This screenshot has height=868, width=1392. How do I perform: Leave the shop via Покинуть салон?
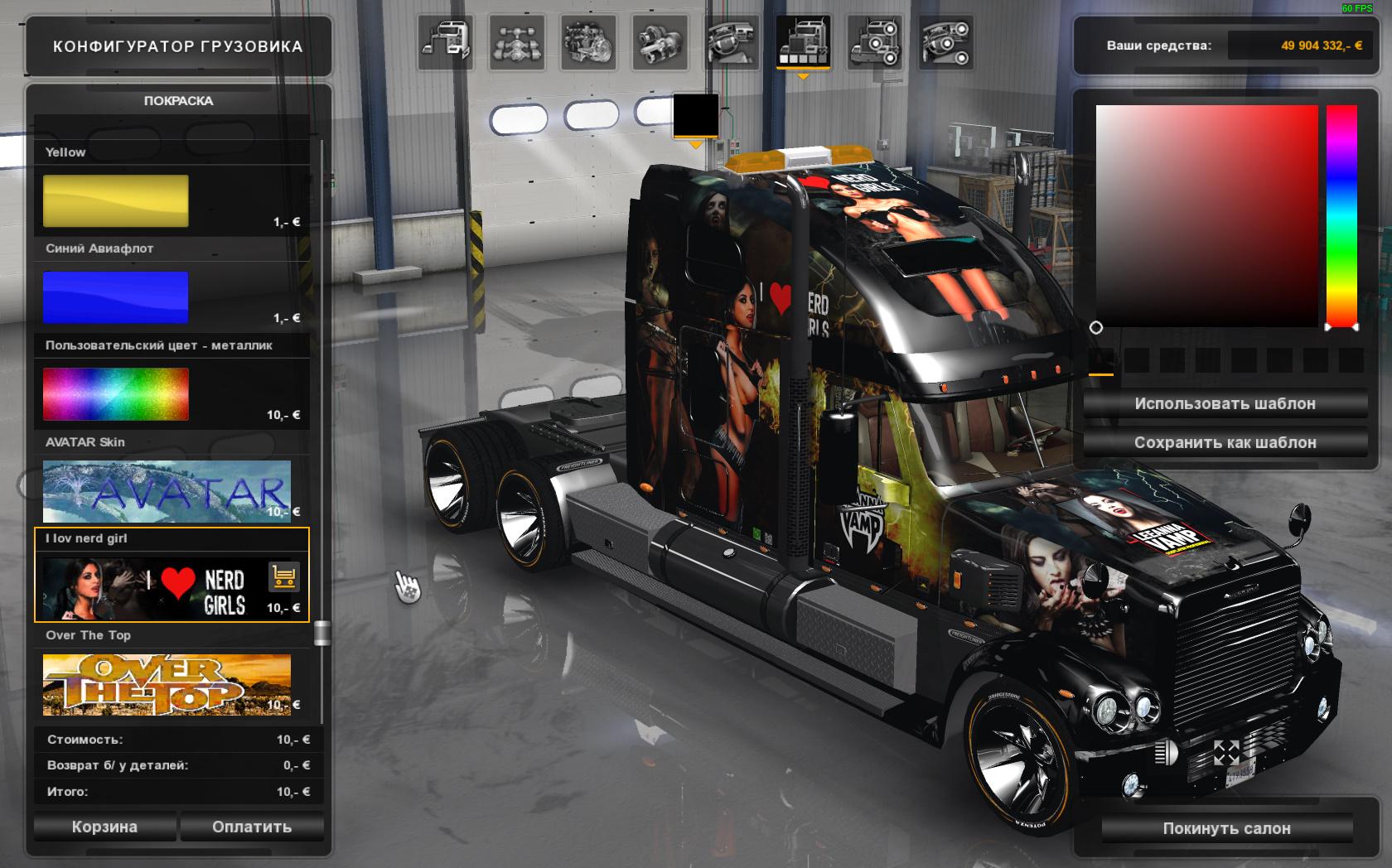click(x=1226, y=828)
